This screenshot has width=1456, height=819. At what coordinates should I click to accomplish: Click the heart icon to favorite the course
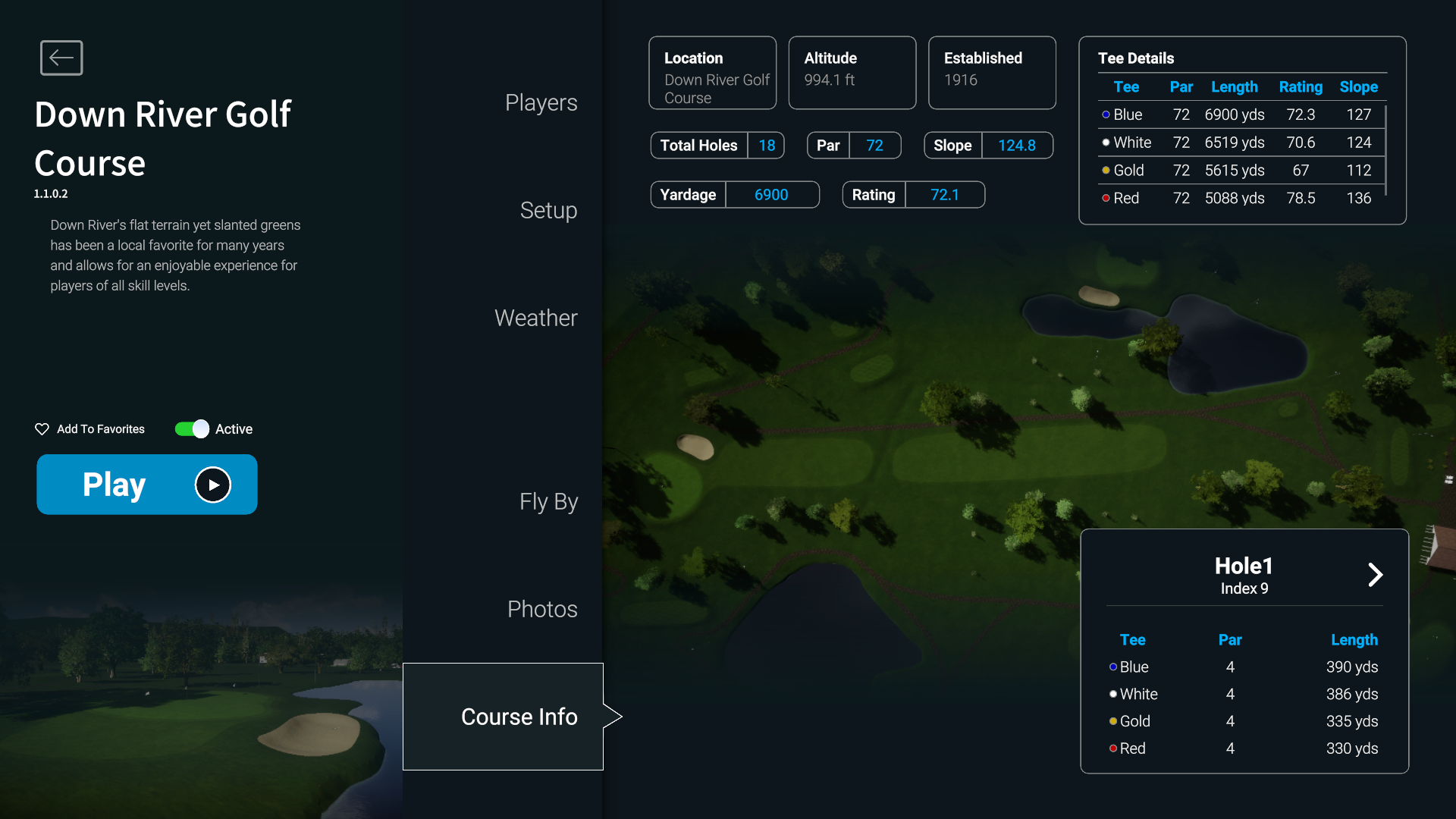click(42, 429)
